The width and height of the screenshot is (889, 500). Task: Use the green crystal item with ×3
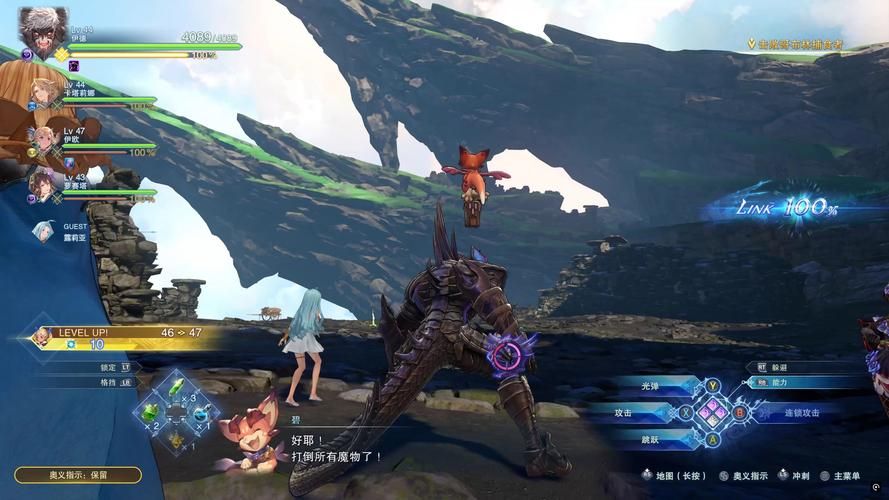coord(176,388)
